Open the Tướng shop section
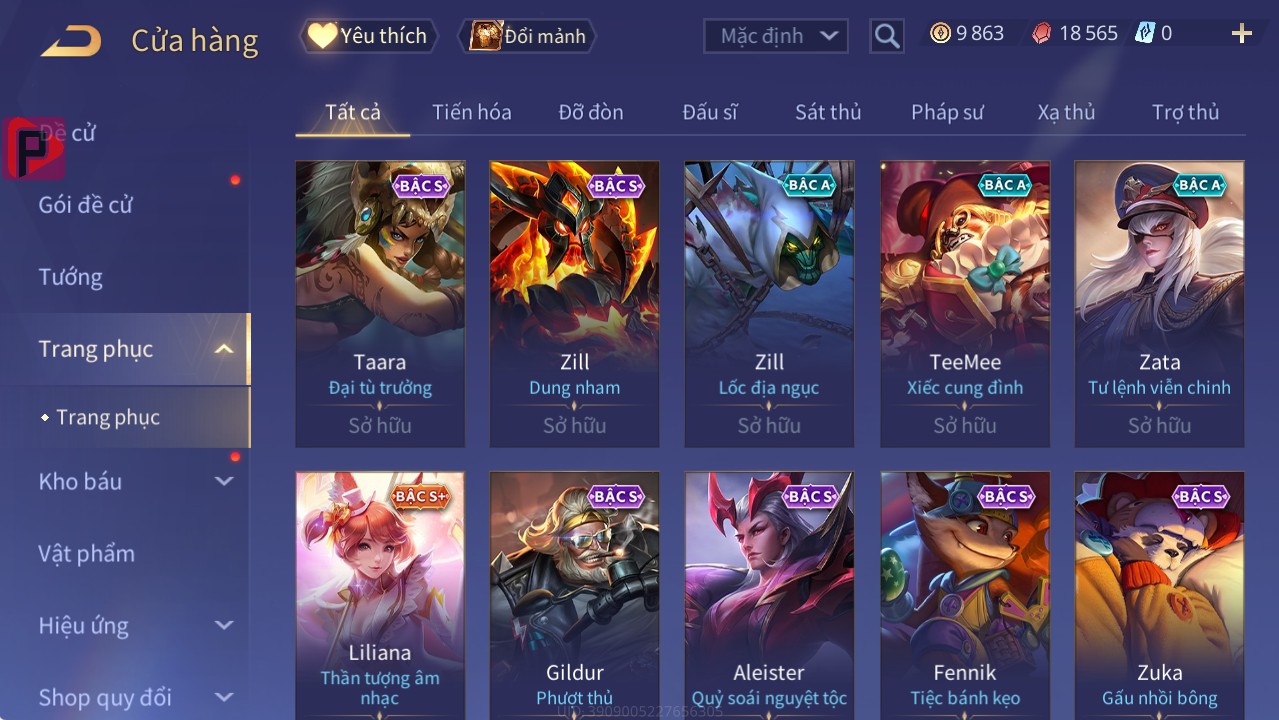The image size is (1279, 720). (71, 277)
